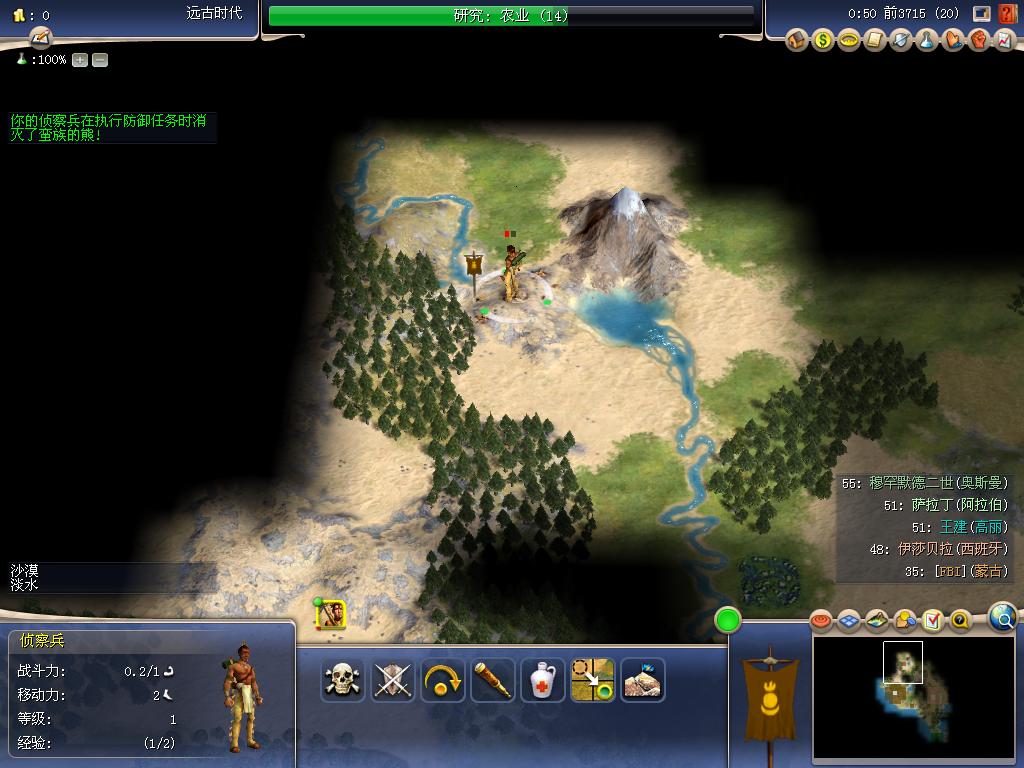Activate the spyglass sentry command
The width and height of the screenshot is (1024, 768).
pyautogui.click(x=493, y=681)
